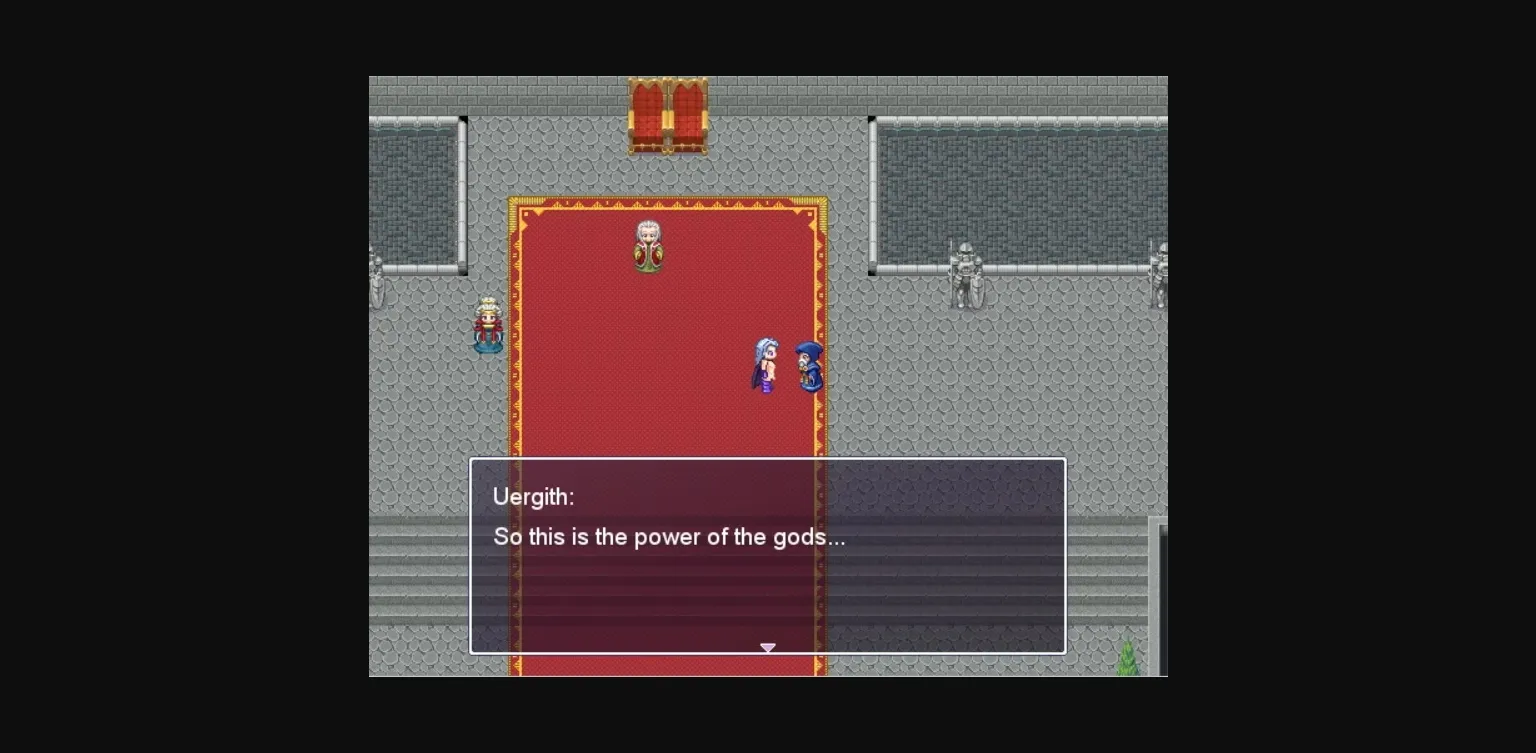This screenshot has height=753, width=1536.
Task: Click the white-haired elder on the carpet
Action: [x=648, y=243]
